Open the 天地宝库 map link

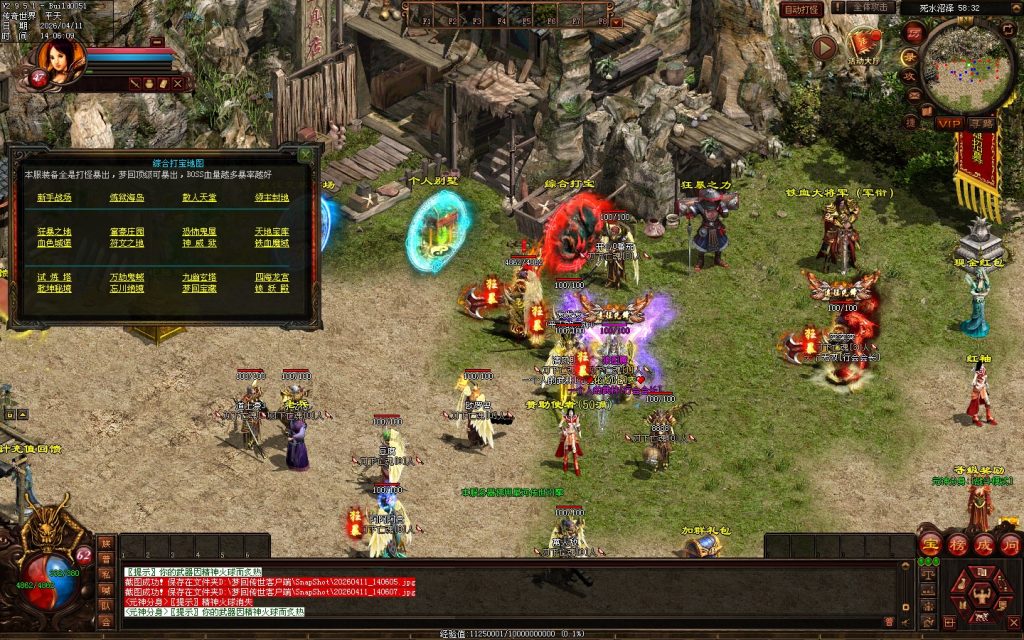point(271,231)
